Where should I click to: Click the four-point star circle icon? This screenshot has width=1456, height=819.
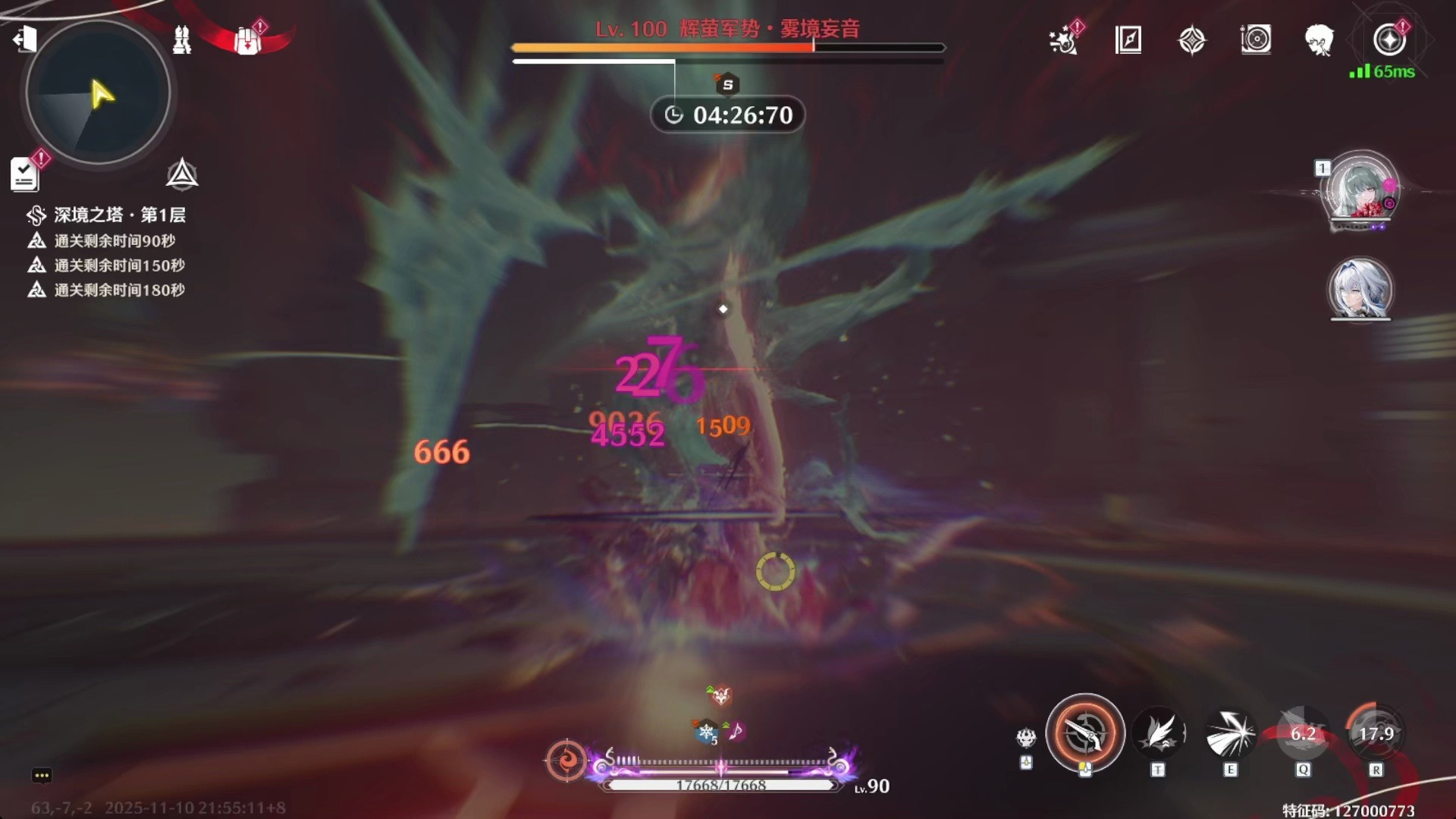click(1389, 39)
